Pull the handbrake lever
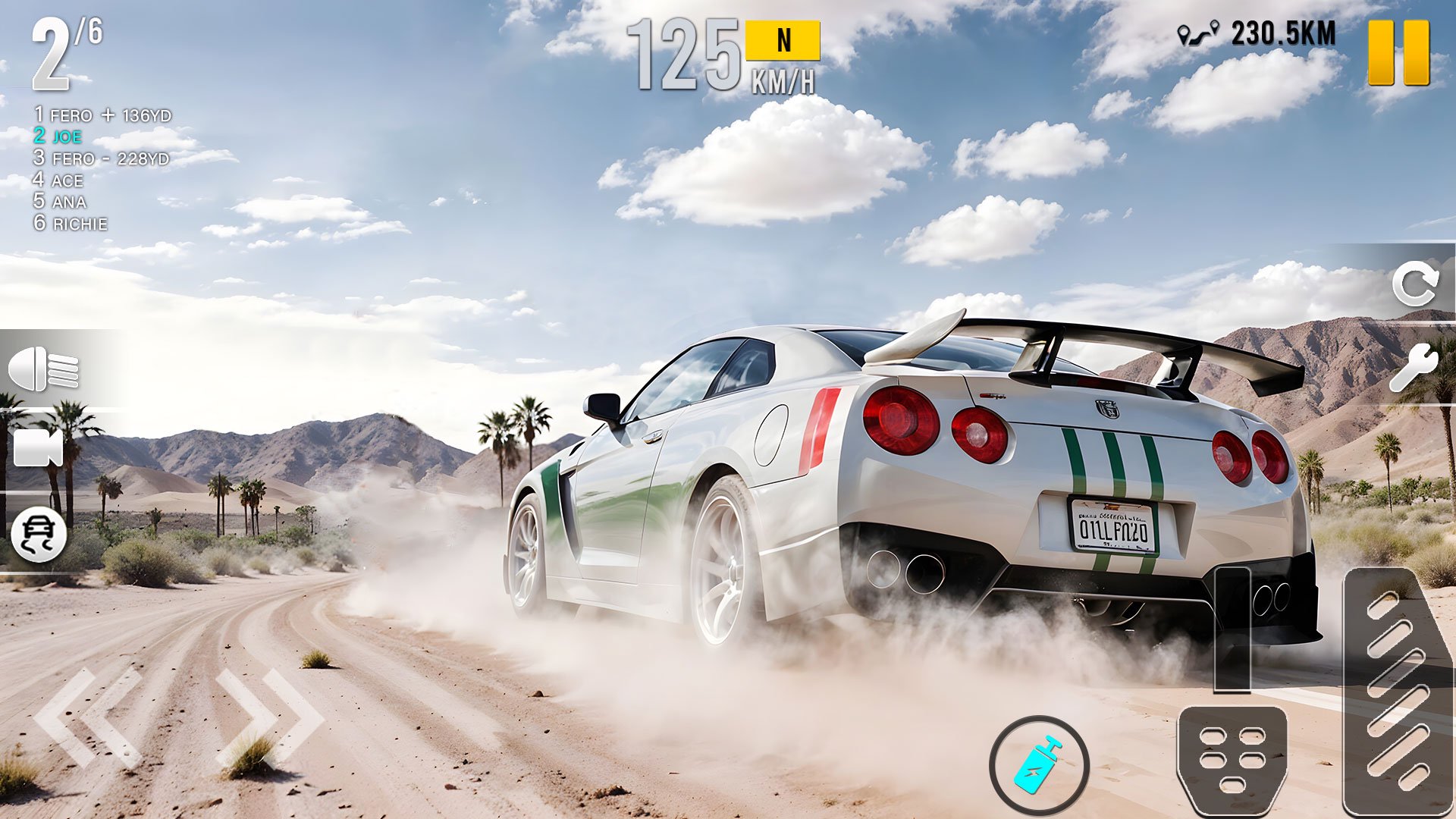This screenshot has width=1456, height=819. pyautogui.click(x=1232, y=629)
